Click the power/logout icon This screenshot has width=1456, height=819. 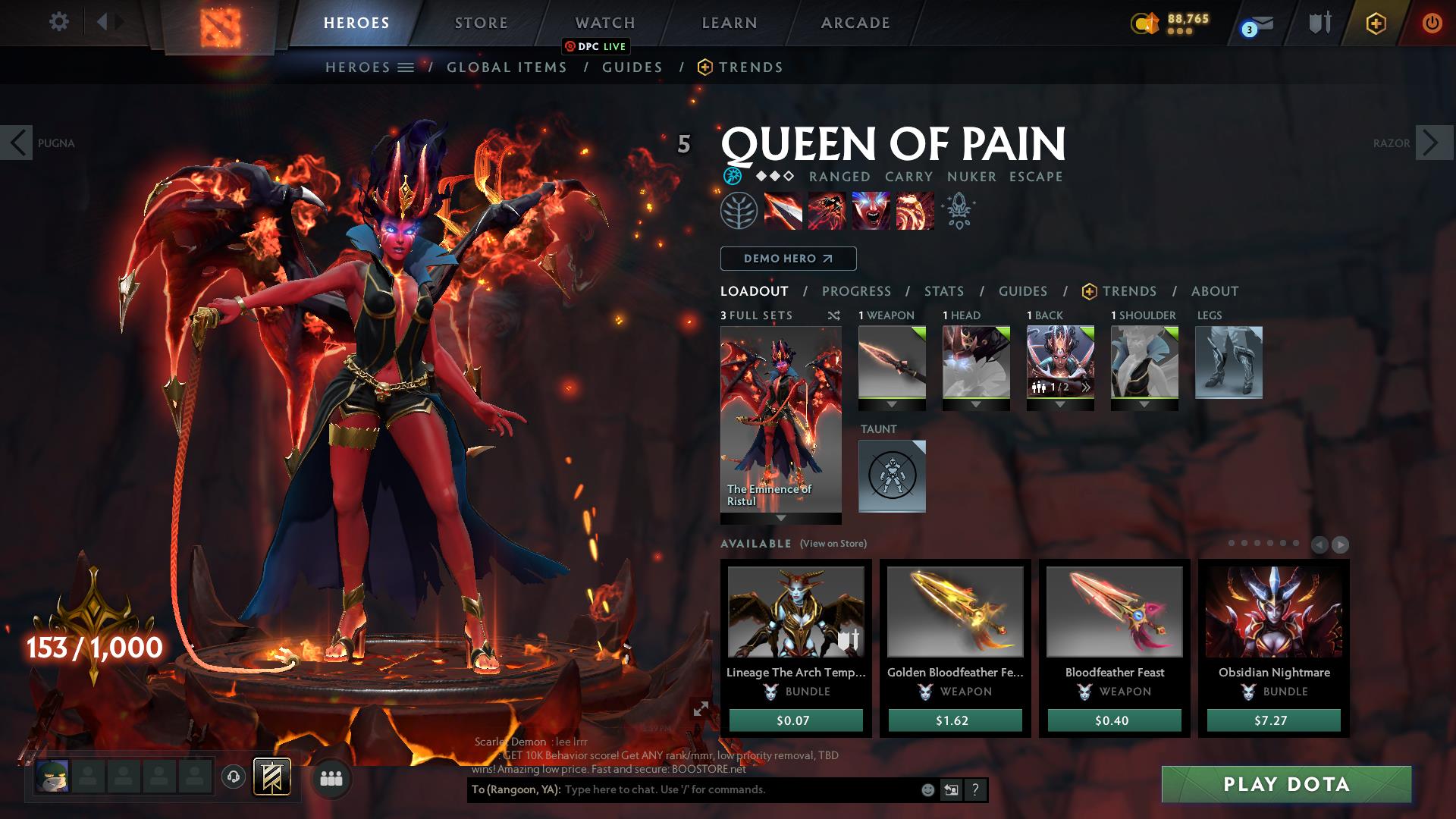pyautogui.click(x=1432, y=23)
